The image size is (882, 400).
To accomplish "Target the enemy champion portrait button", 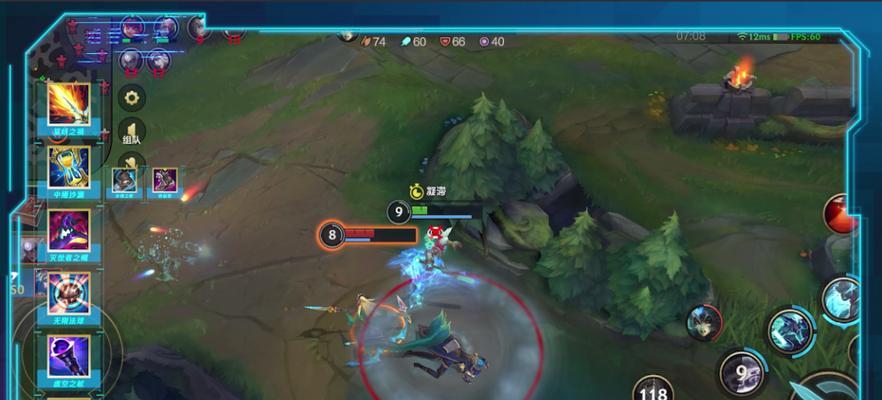I will pyautogui.click(x=704, y=322).
